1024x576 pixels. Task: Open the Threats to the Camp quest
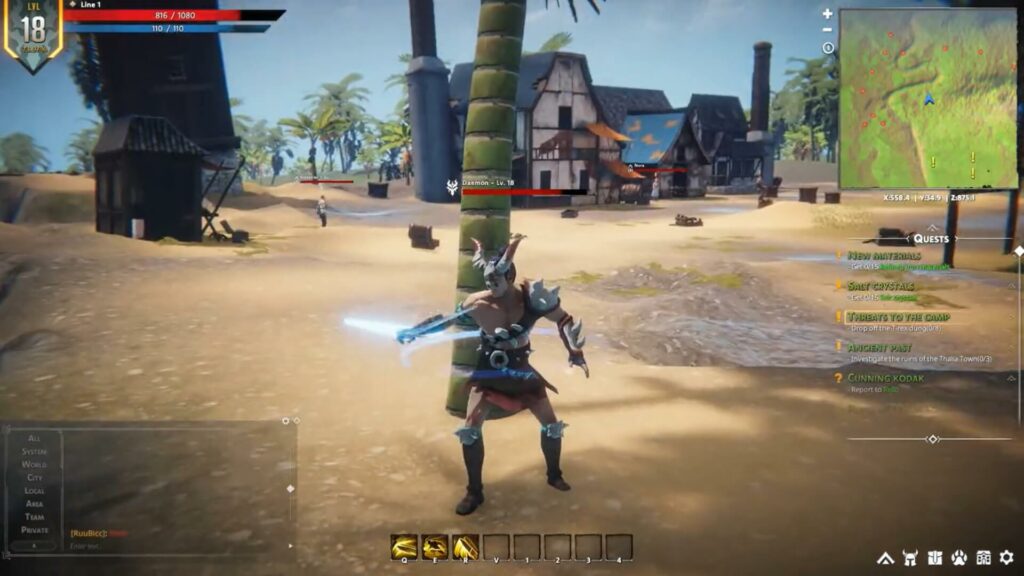pos(898,316)
